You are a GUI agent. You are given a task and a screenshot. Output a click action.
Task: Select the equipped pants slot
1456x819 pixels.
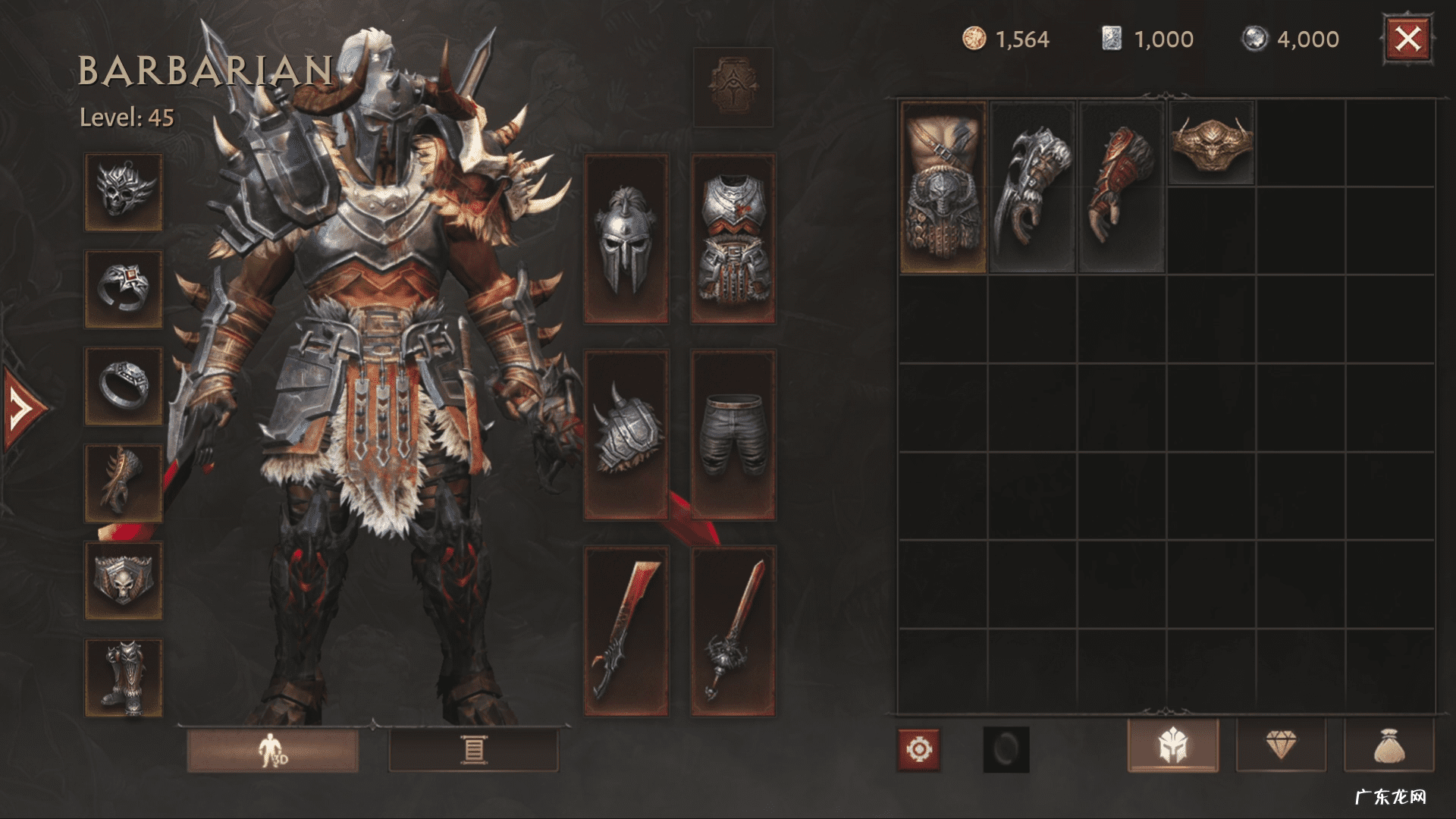click(733, 435)
